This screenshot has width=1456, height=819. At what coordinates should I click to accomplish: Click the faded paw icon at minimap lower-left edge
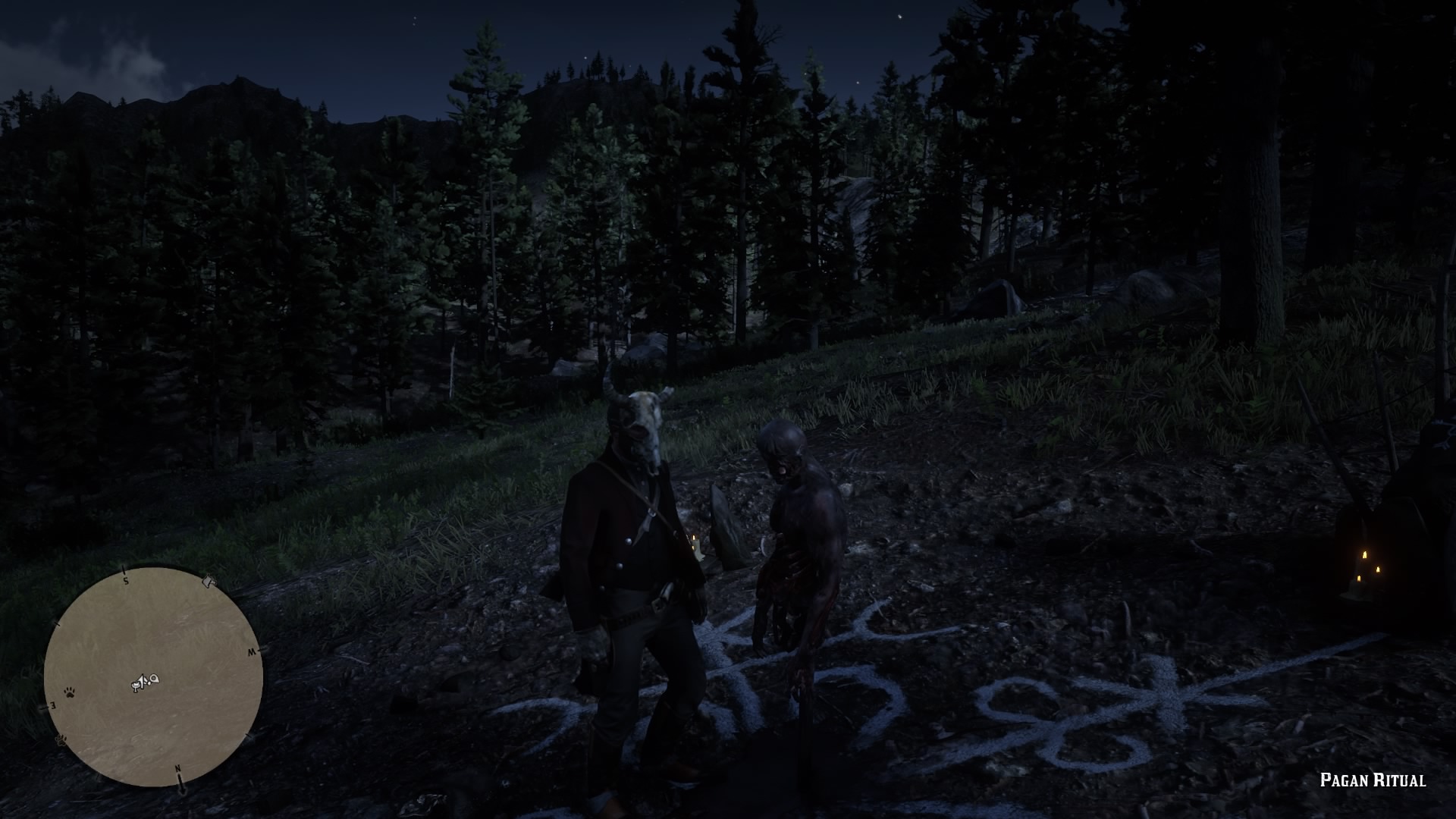pos(61,740)
